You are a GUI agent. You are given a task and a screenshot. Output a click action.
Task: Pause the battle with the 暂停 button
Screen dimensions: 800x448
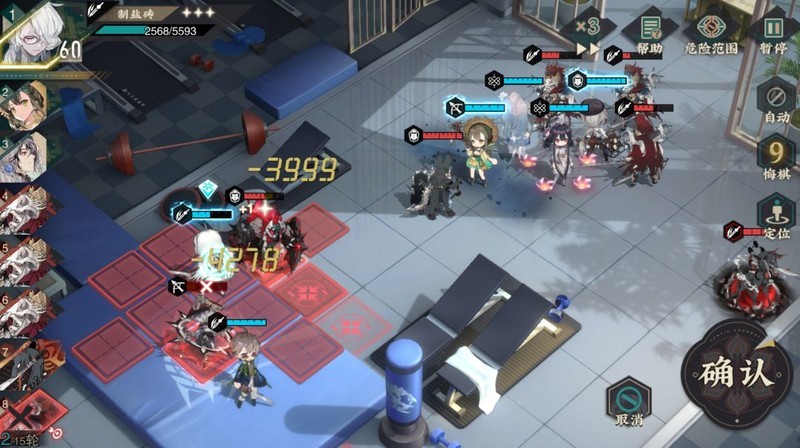pos(775,31)
